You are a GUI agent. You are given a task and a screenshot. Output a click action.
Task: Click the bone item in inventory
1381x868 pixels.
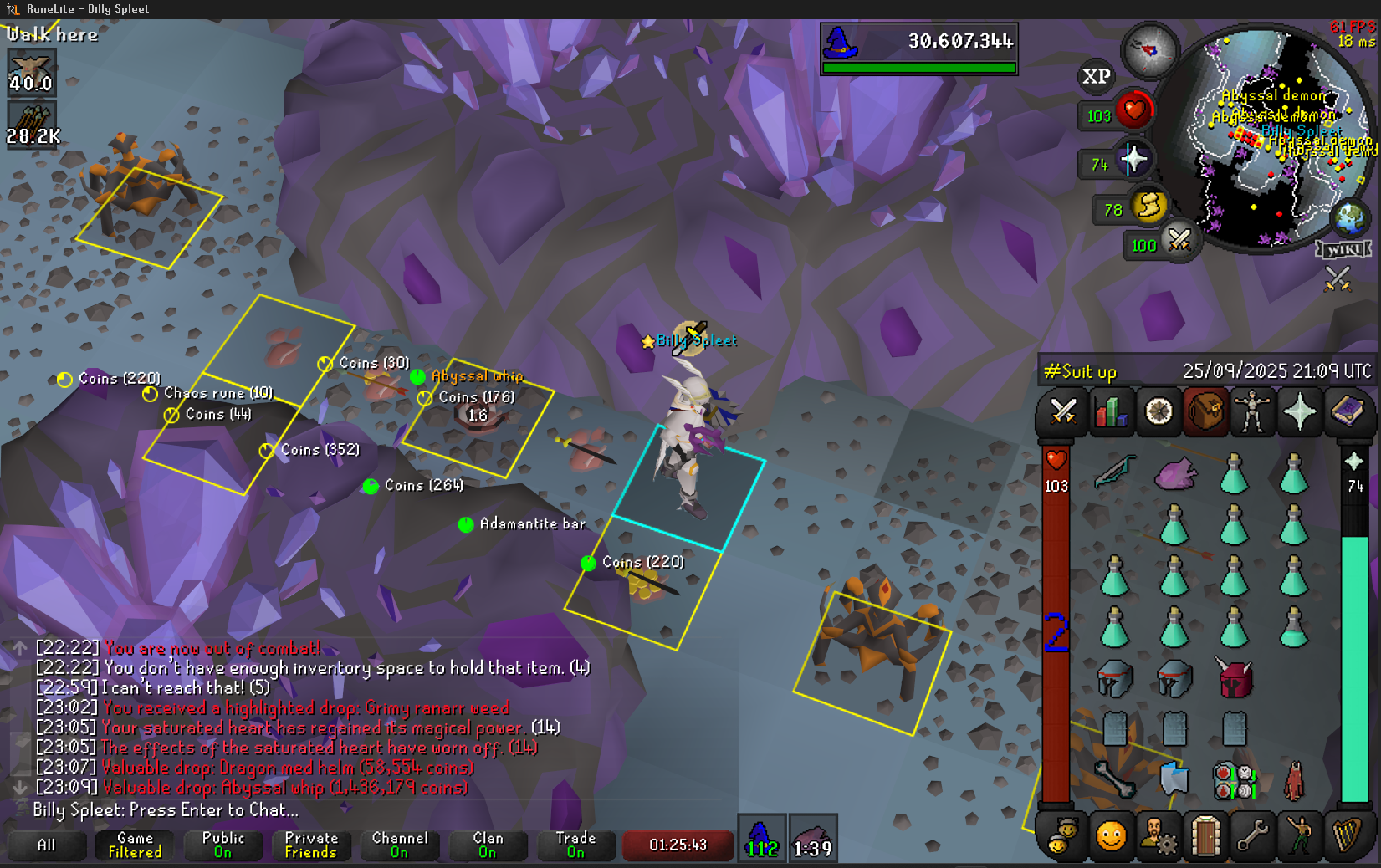pyautogui.click(x=1114, y=779)
